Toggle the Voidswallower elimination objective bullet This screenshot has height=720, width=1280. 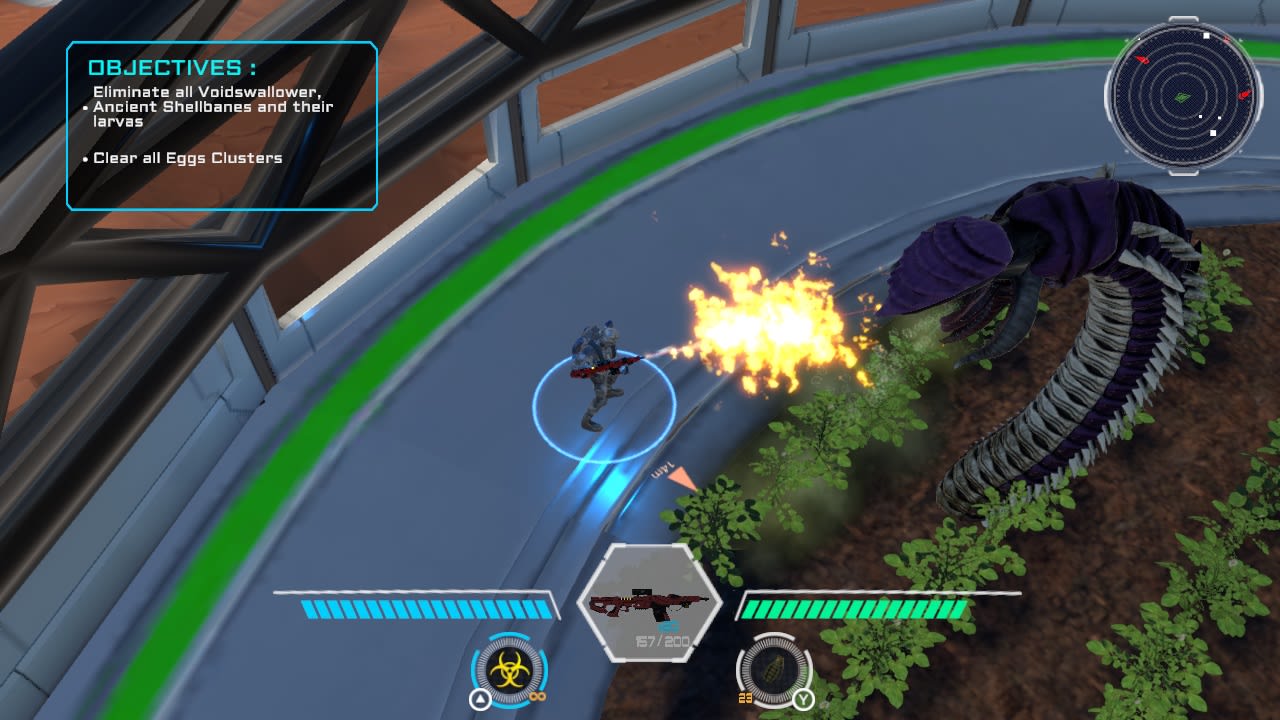tap(83, 107)
